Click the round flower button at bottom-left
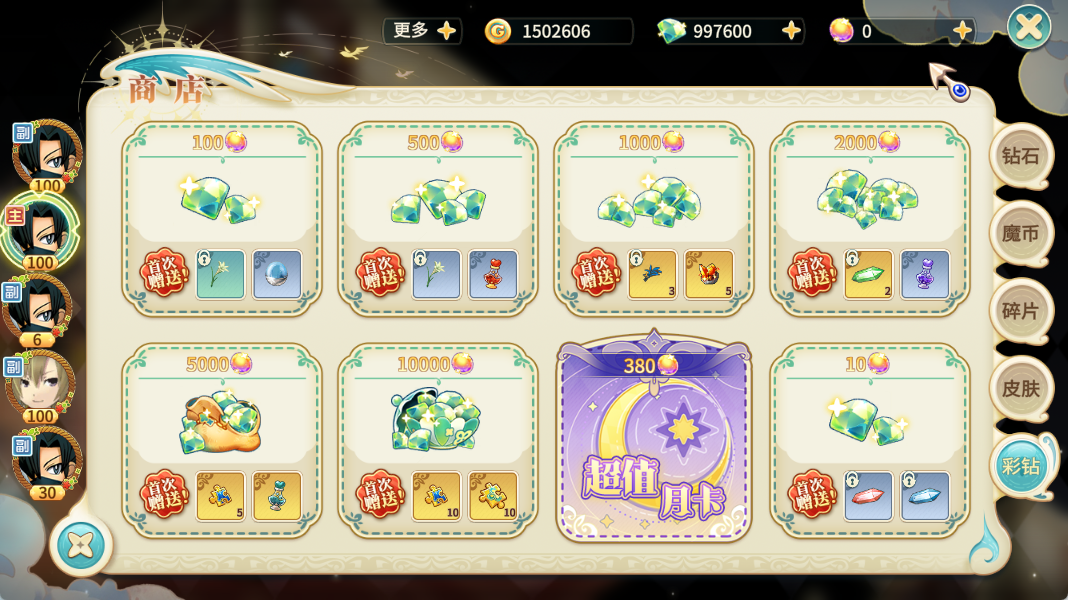 click(80, 545)
